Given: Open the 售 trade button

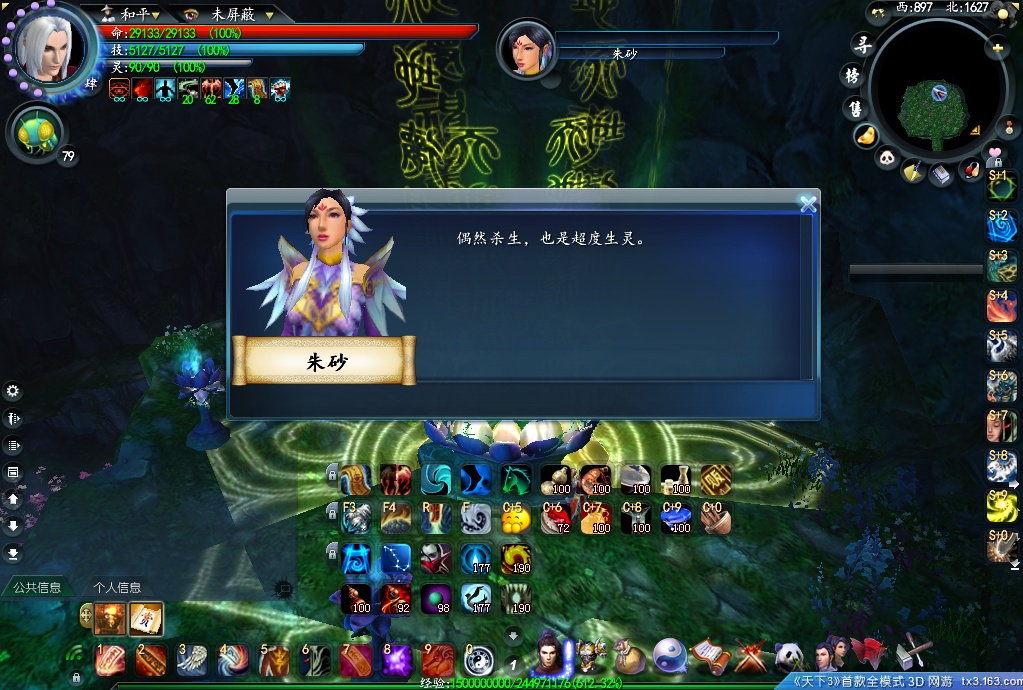Looking at the screenshot, I should coord(855,107).
